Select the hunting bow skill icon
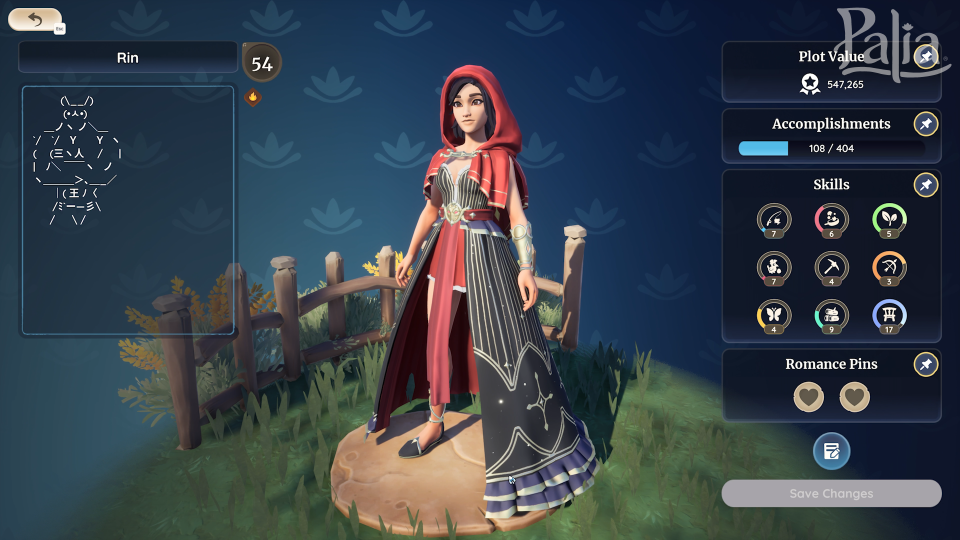Image resolution: width=960 pixels, height=540 pixels. [x=889, y=267]
